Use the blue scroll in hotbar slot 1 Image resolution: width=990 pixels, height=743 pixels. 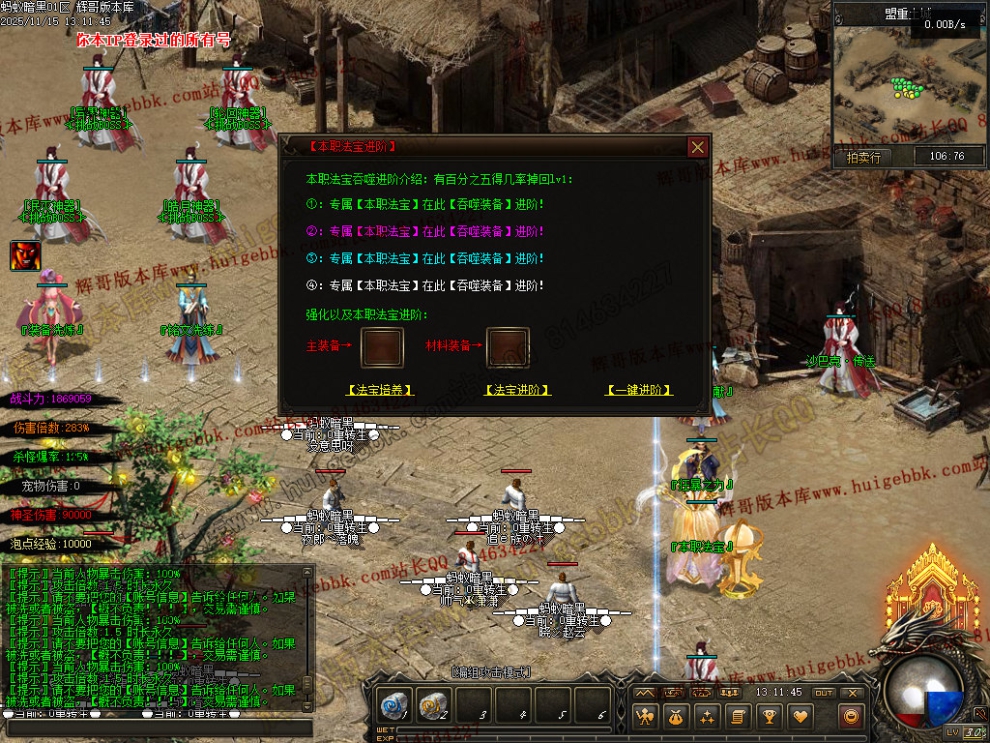[393, 706]
